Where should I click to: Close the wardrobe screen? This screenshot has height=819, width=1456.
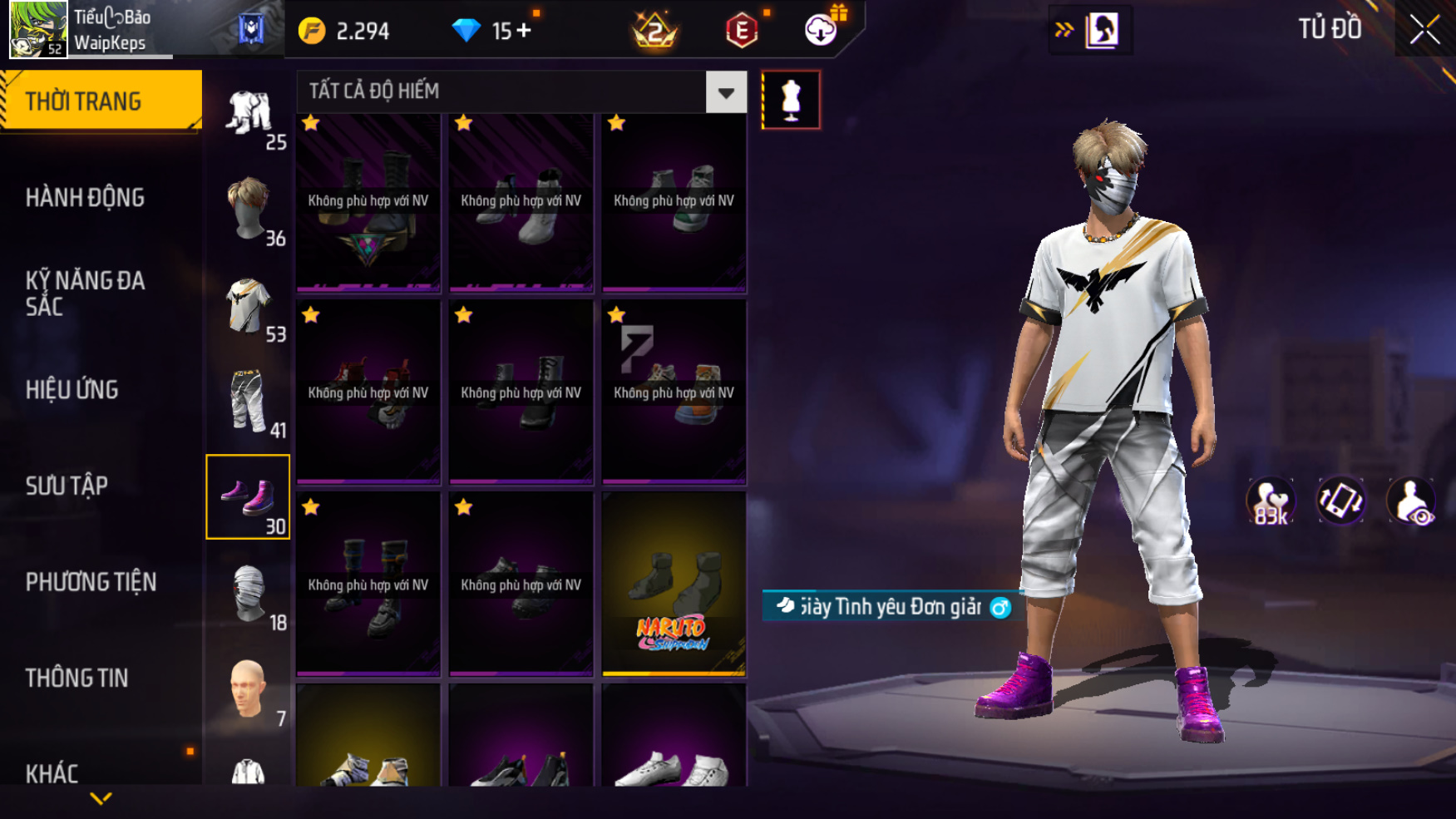click(1424, 30)
